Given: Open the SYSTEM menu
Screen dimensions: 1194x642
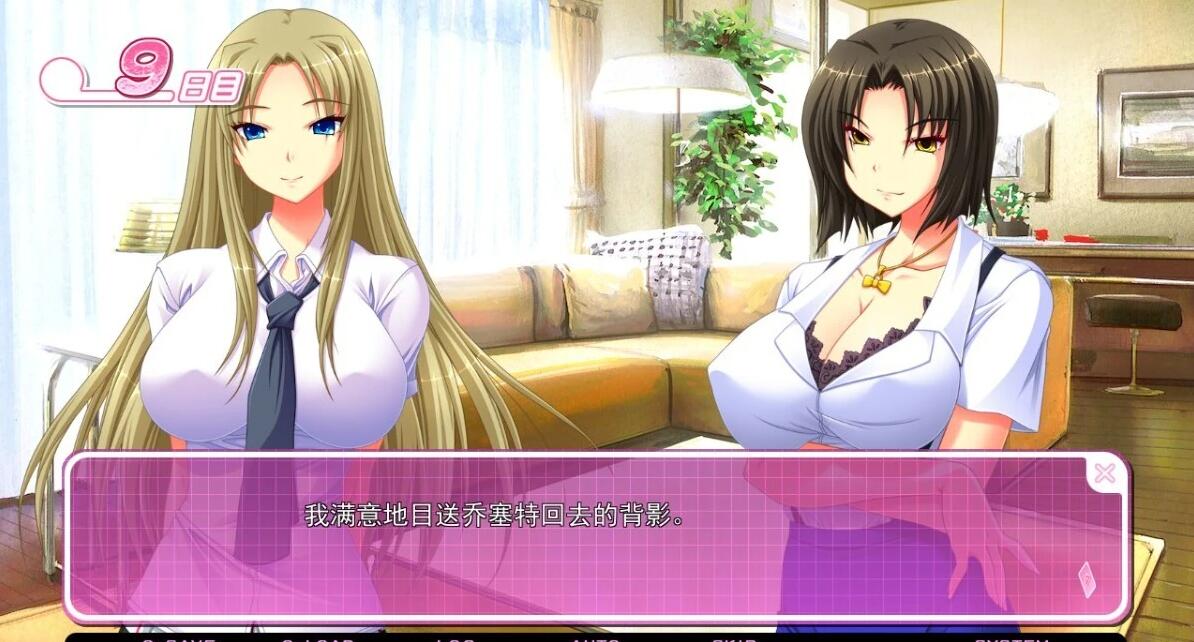Looking at the screenshot, I should [1010, 638].
